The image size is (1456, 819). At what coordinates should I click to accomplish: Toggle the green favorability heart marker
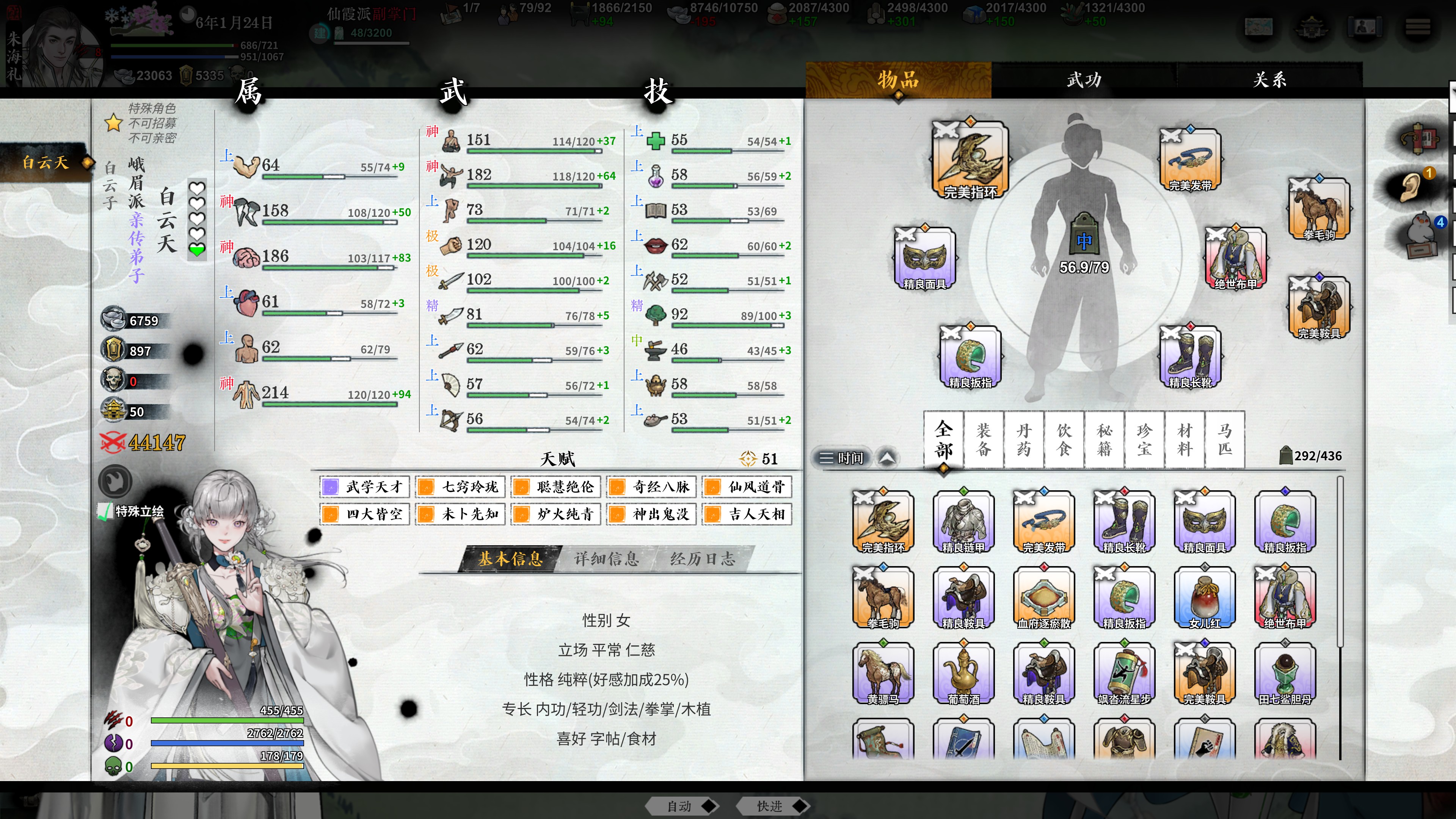pos(197,249)
